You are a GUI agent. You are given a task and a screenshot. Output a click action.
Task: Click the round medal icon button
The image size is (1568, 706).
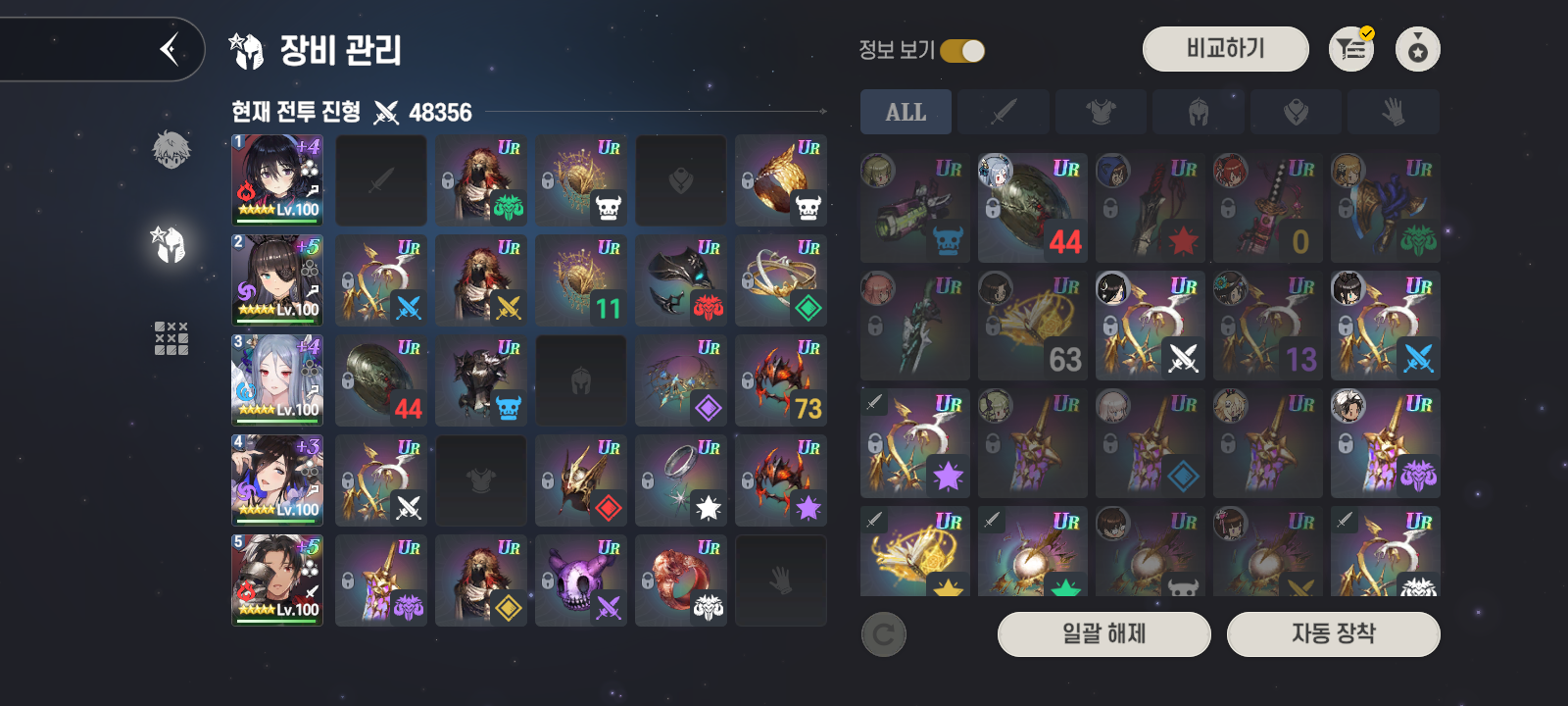[x=1417, y=49]
